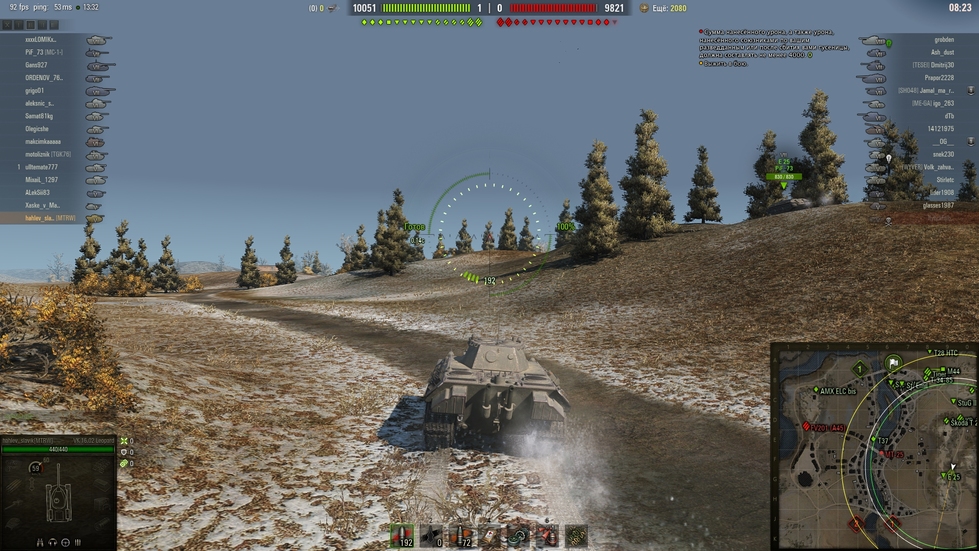Select the armor-piercing shell slot with 192 rounds
979x551 pixels.
pos(404,535)
